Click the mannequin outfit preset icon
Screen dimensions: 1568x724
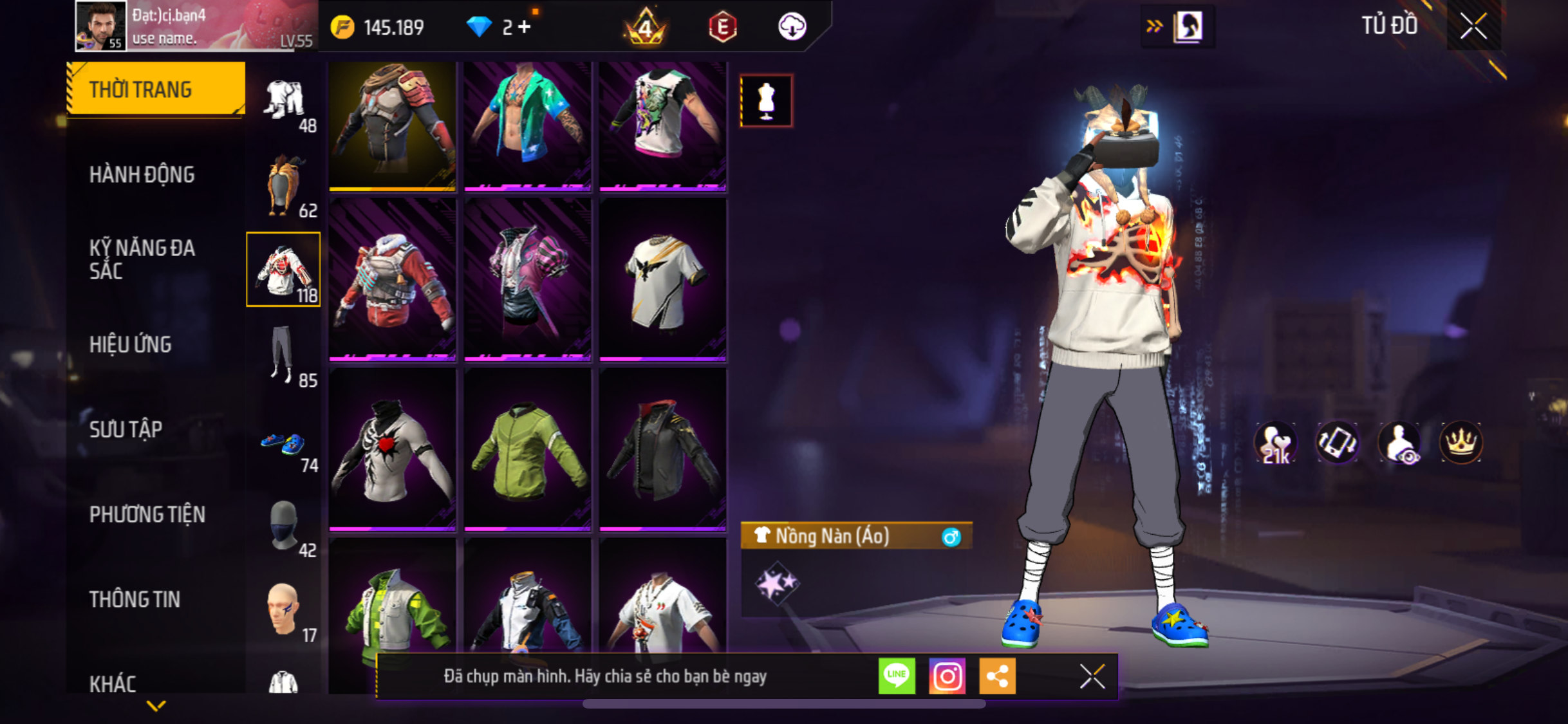pyautogui.click(x=766, y=101)
